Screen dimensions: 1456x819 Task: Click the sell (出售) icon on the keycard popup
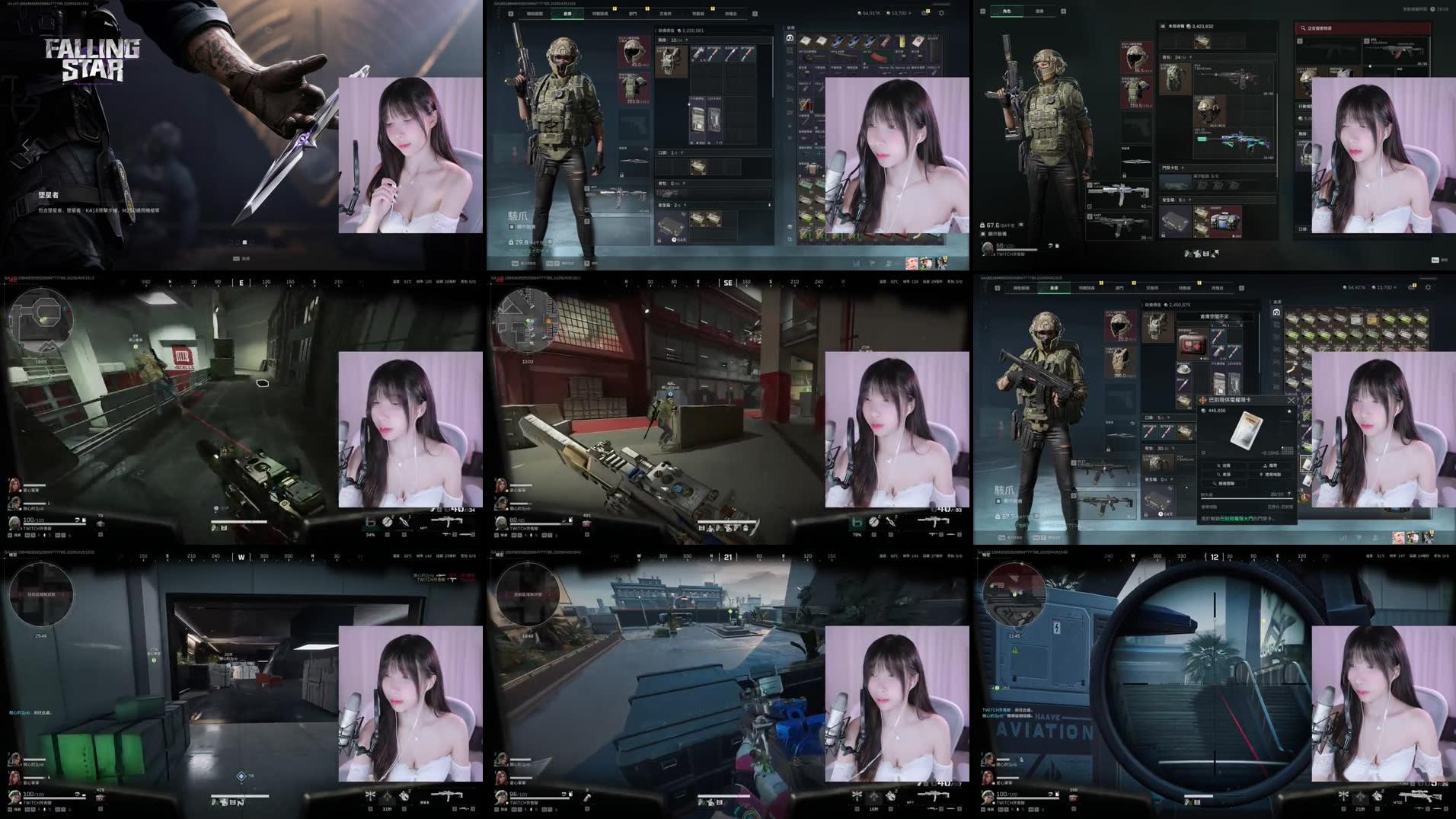point(1224,465)
